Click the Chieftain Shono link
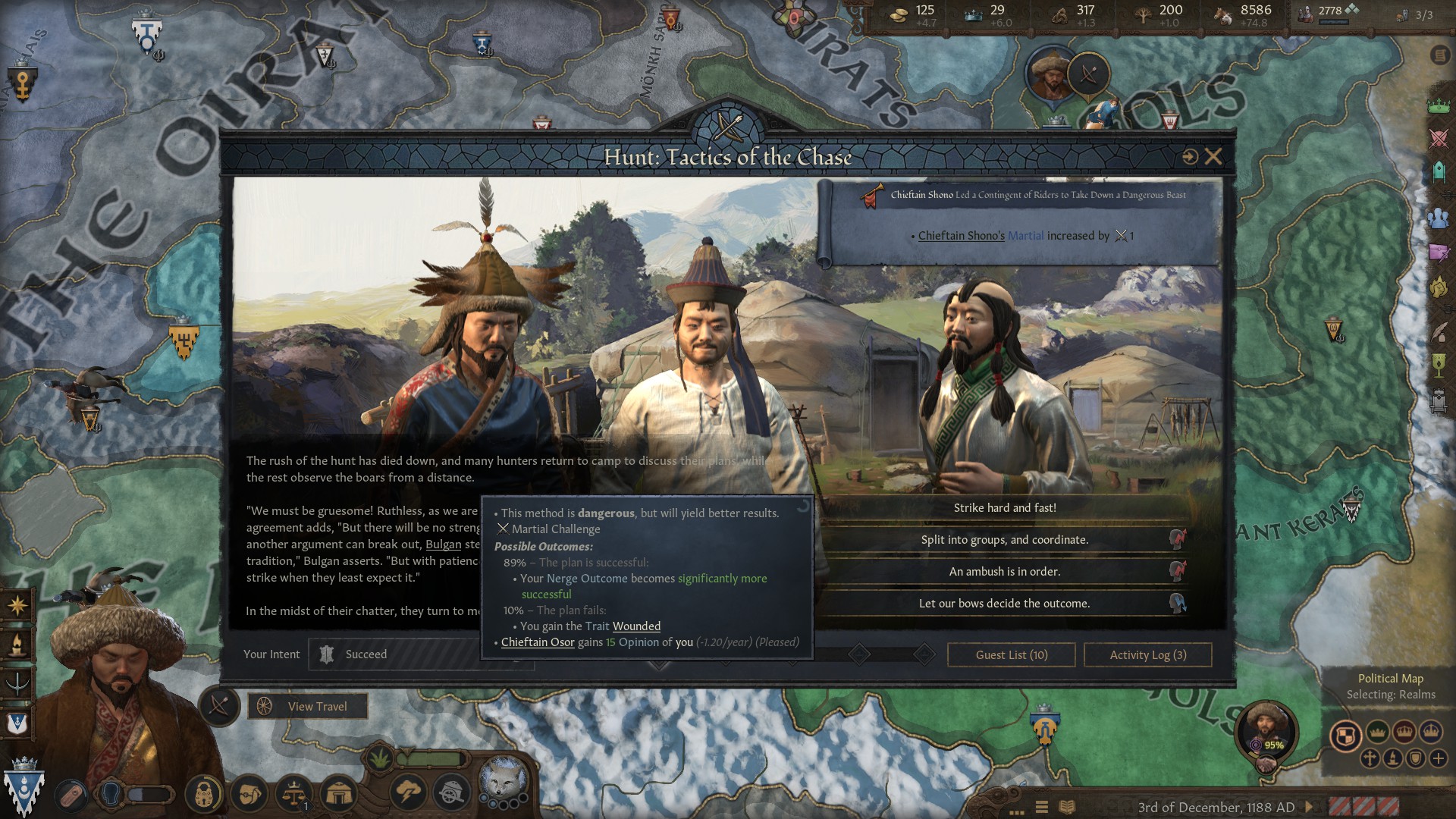The width and height of the screenshot is (1456, 819). 961,236
